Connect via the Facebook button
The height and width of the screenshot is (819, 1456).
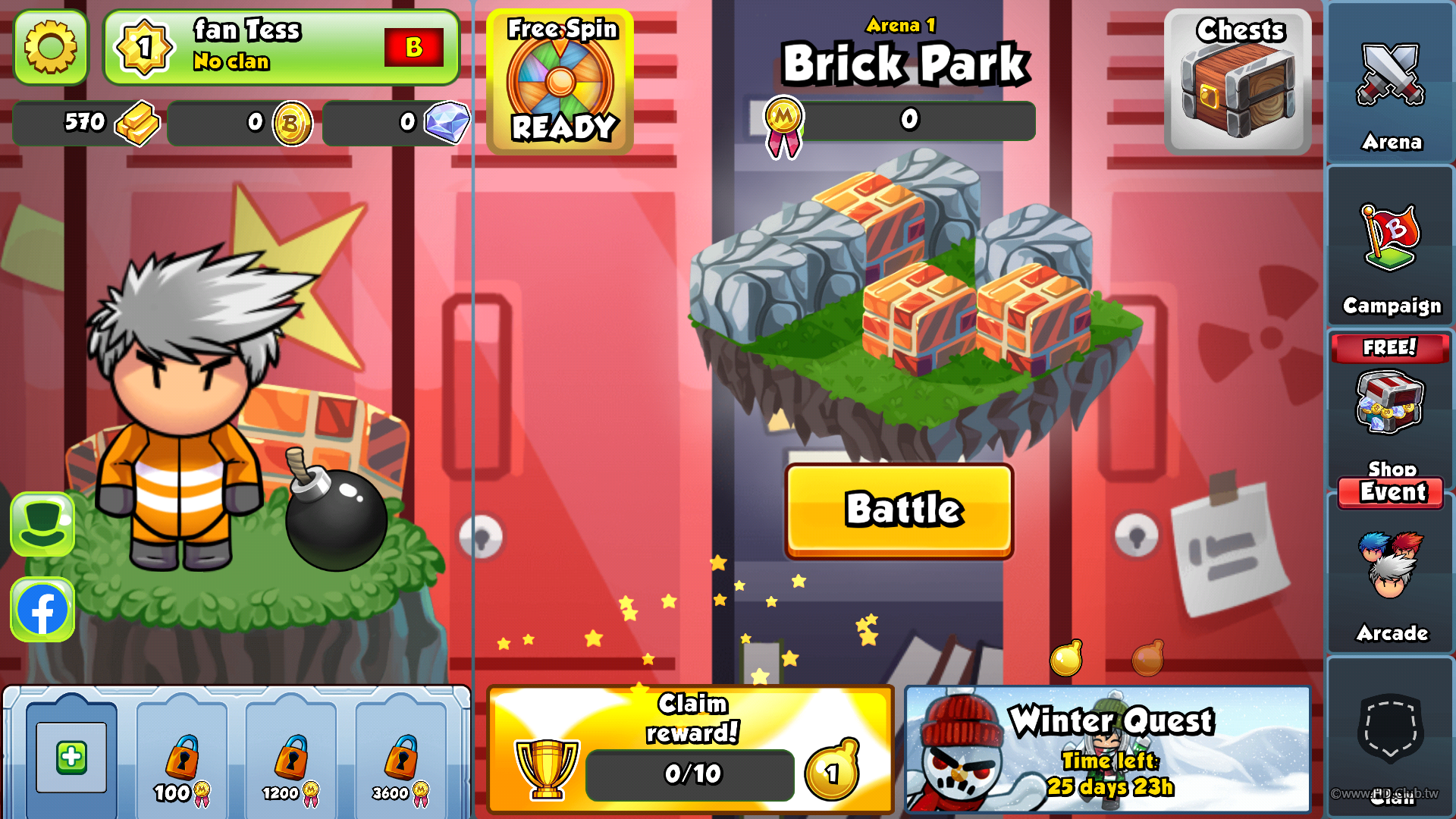pos(42,610)
